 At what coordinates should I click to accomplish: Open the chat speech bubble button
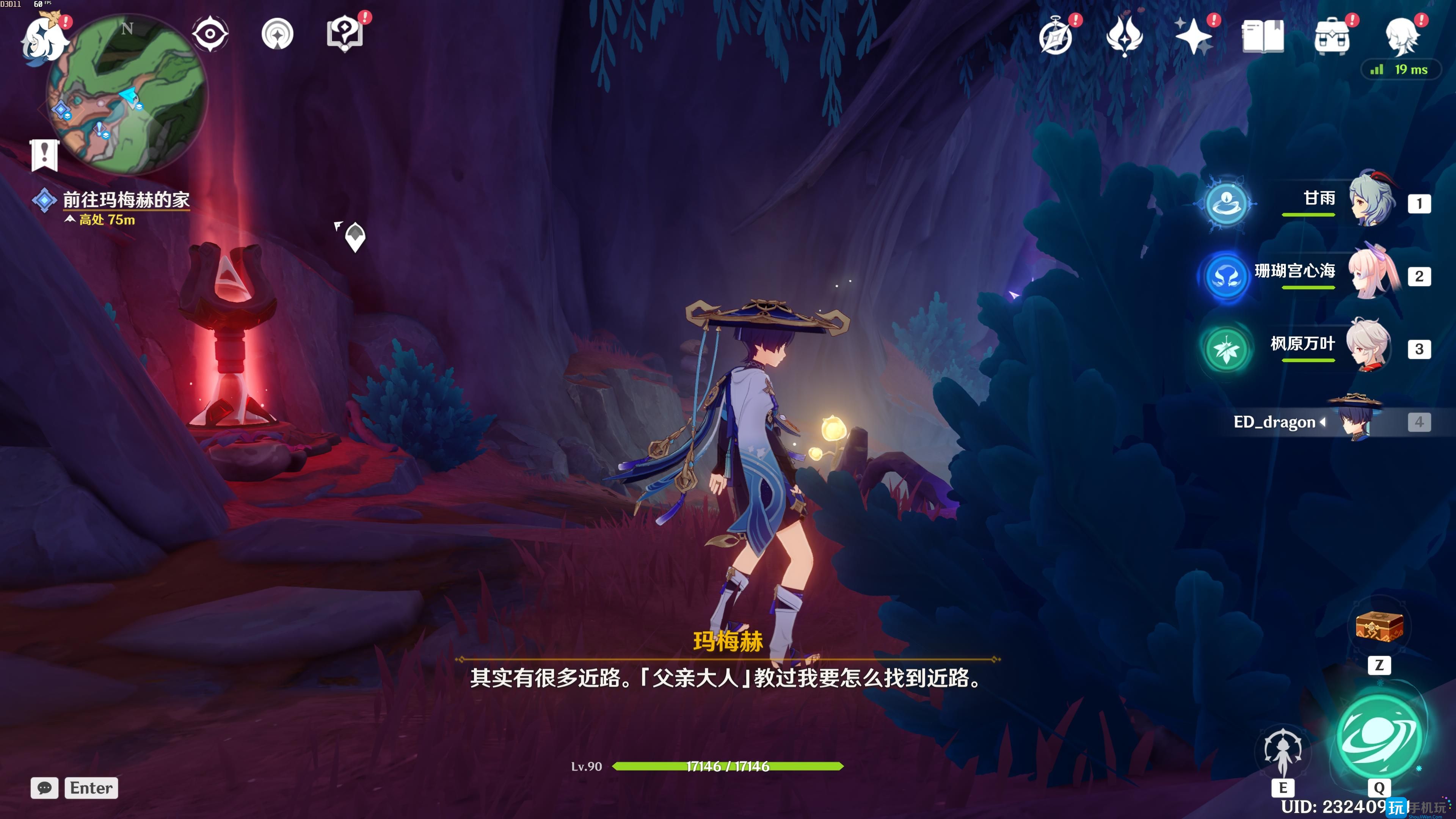tap(45, 788)
